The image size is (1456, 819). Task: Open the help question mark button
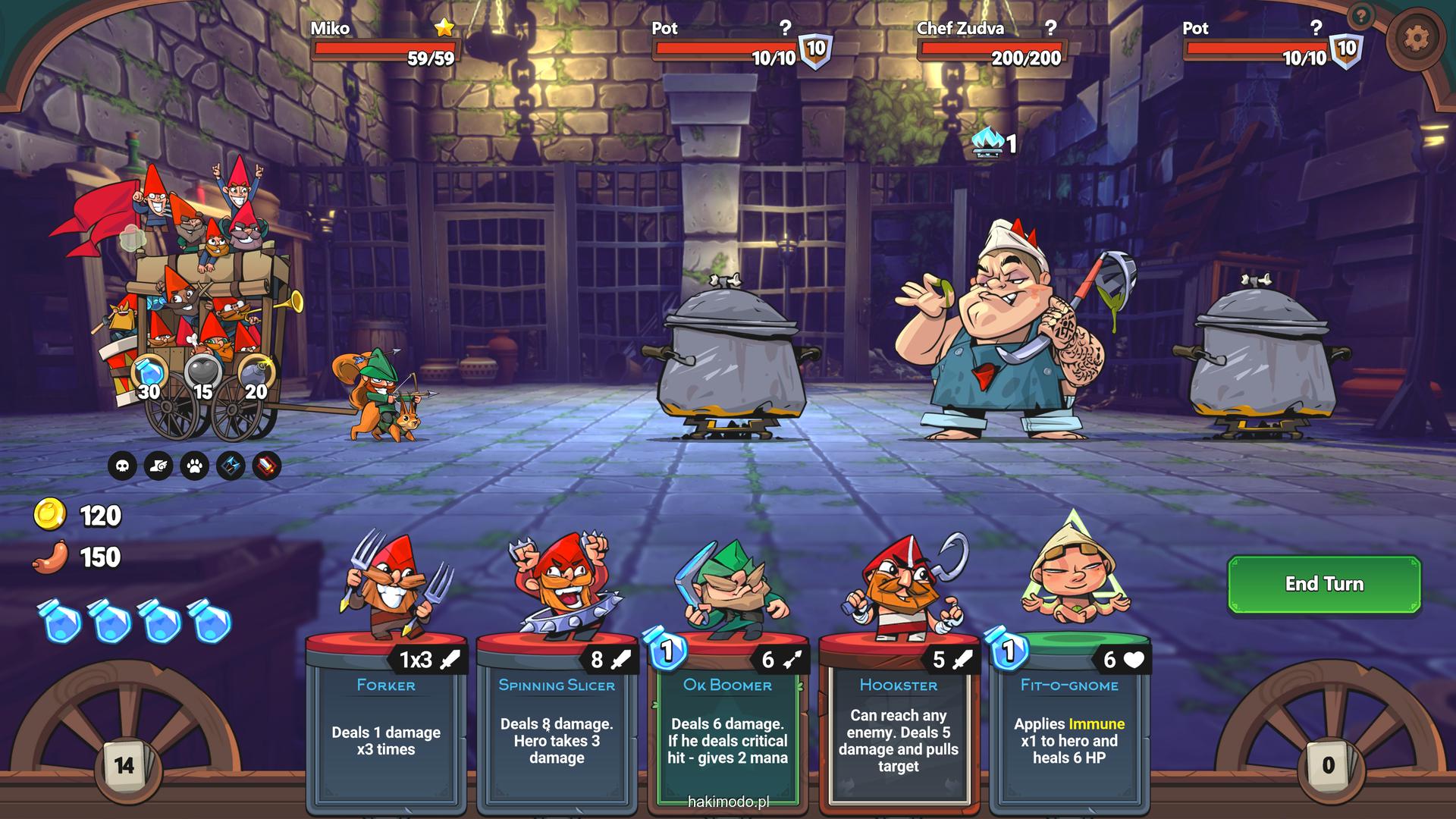pyautogui.click(x=1361, y=15)
